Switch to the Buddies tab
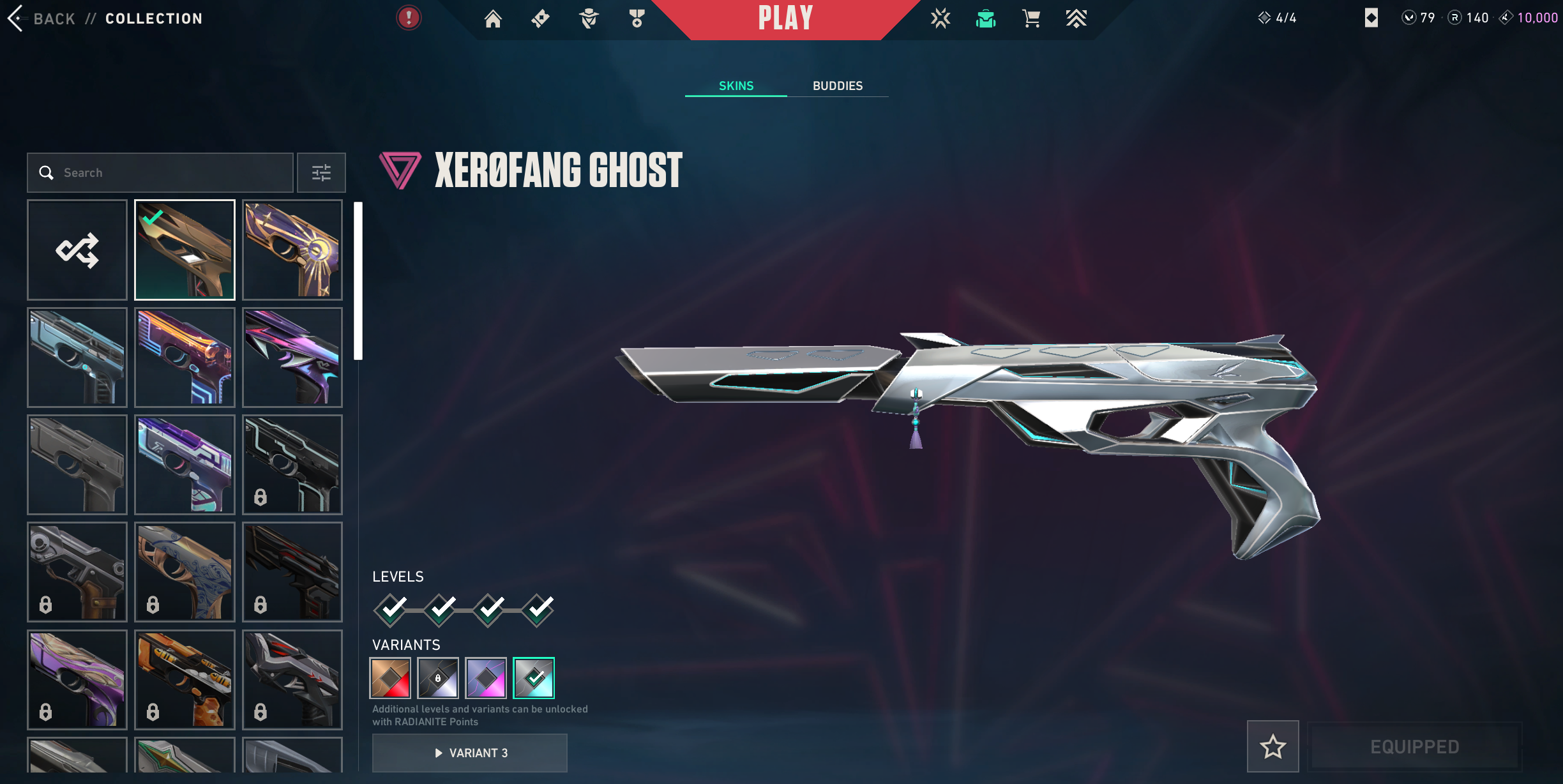 coord(837,86)
